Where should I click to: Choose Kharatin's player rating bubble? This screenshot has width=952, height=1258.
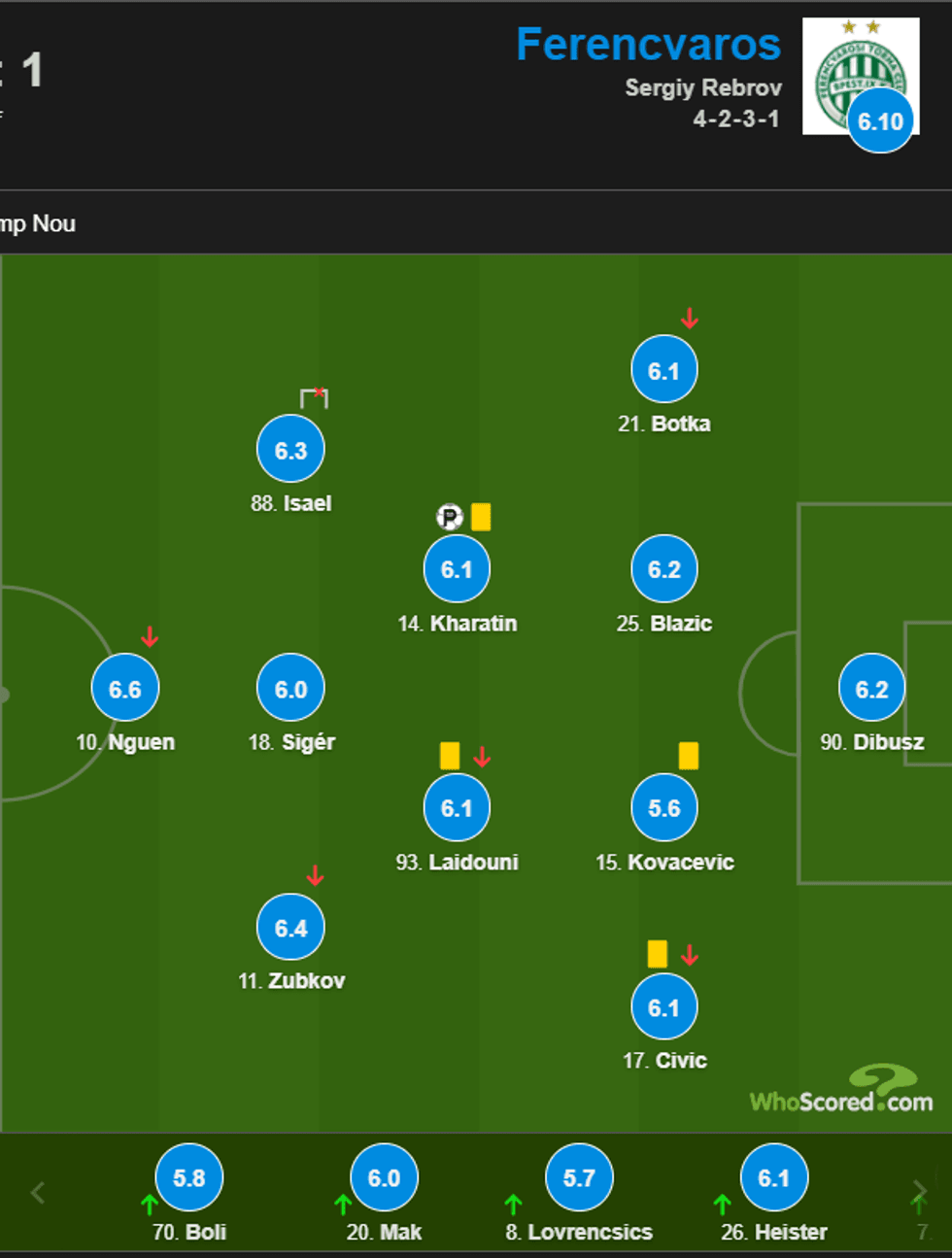point(457,569)
